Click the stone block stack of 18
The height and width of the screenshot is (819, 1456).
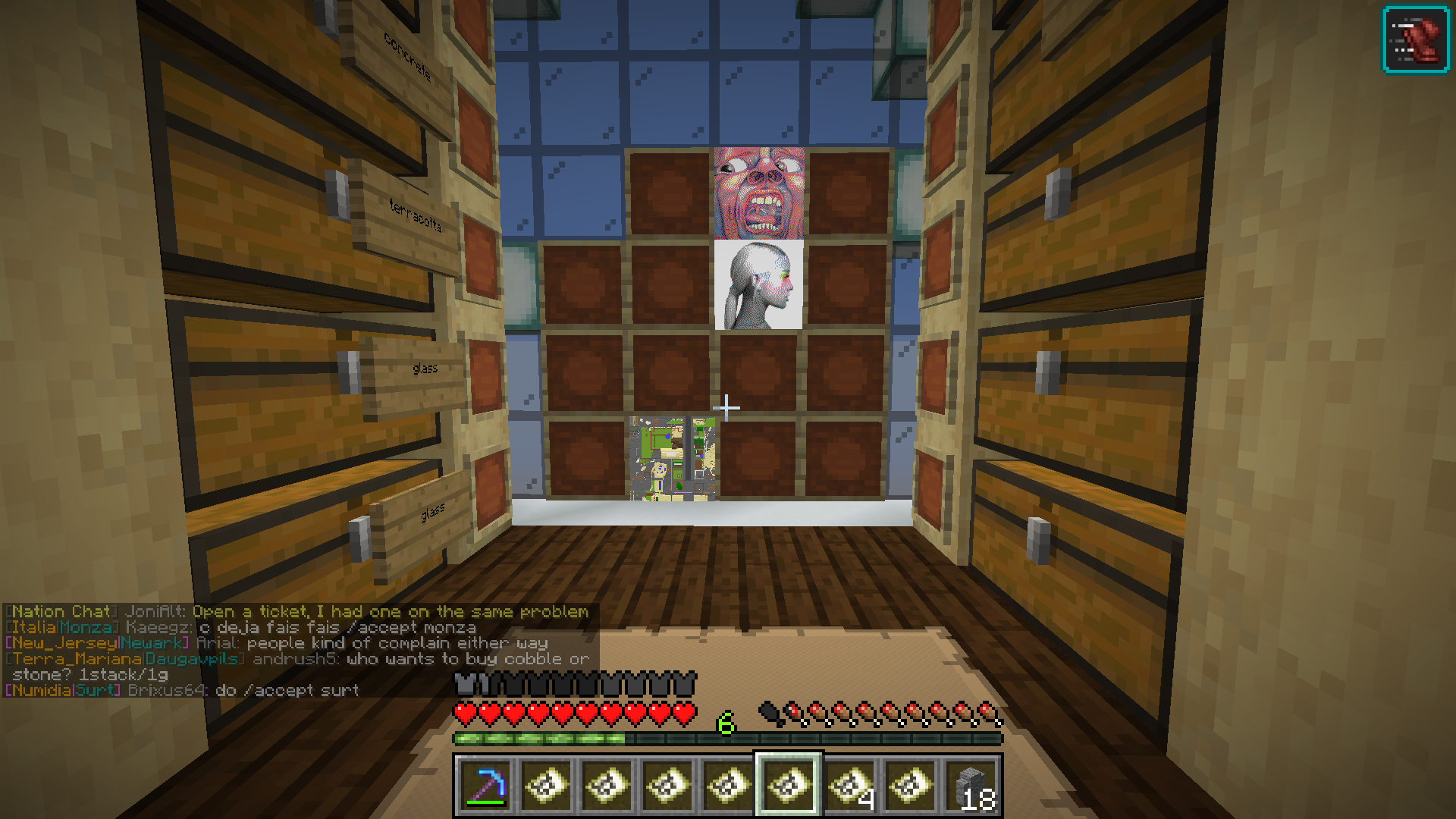coord(973,785)
